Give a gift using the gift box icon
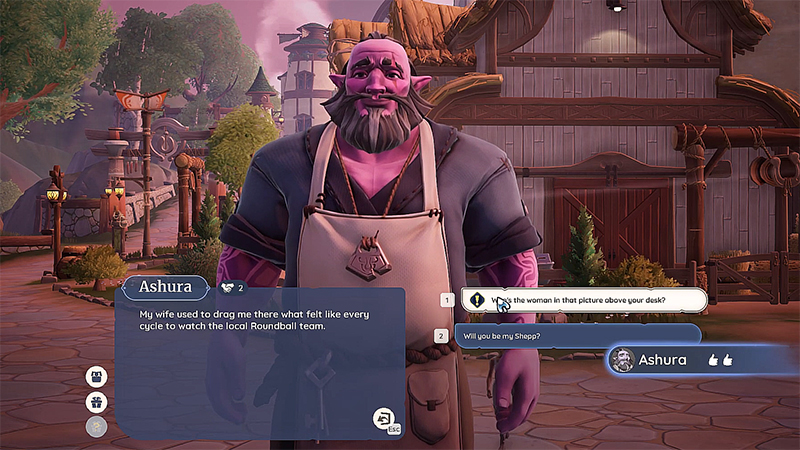Image resolution: width=800 pixels, height=450 pixels. (x=97, y=403)
